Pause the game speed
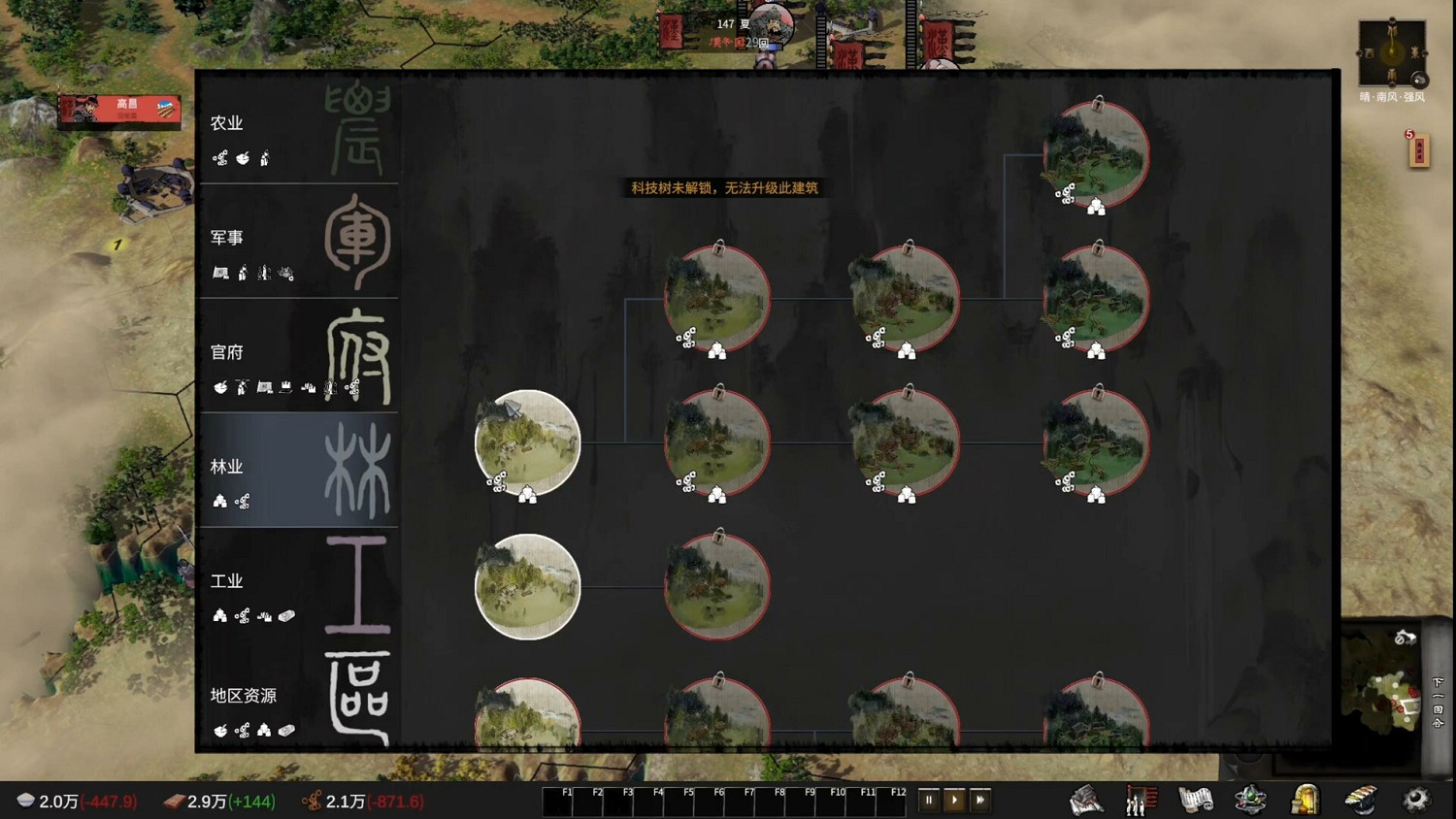The height and width of the screenshot is (819, 1456). (x=929, y=799)
